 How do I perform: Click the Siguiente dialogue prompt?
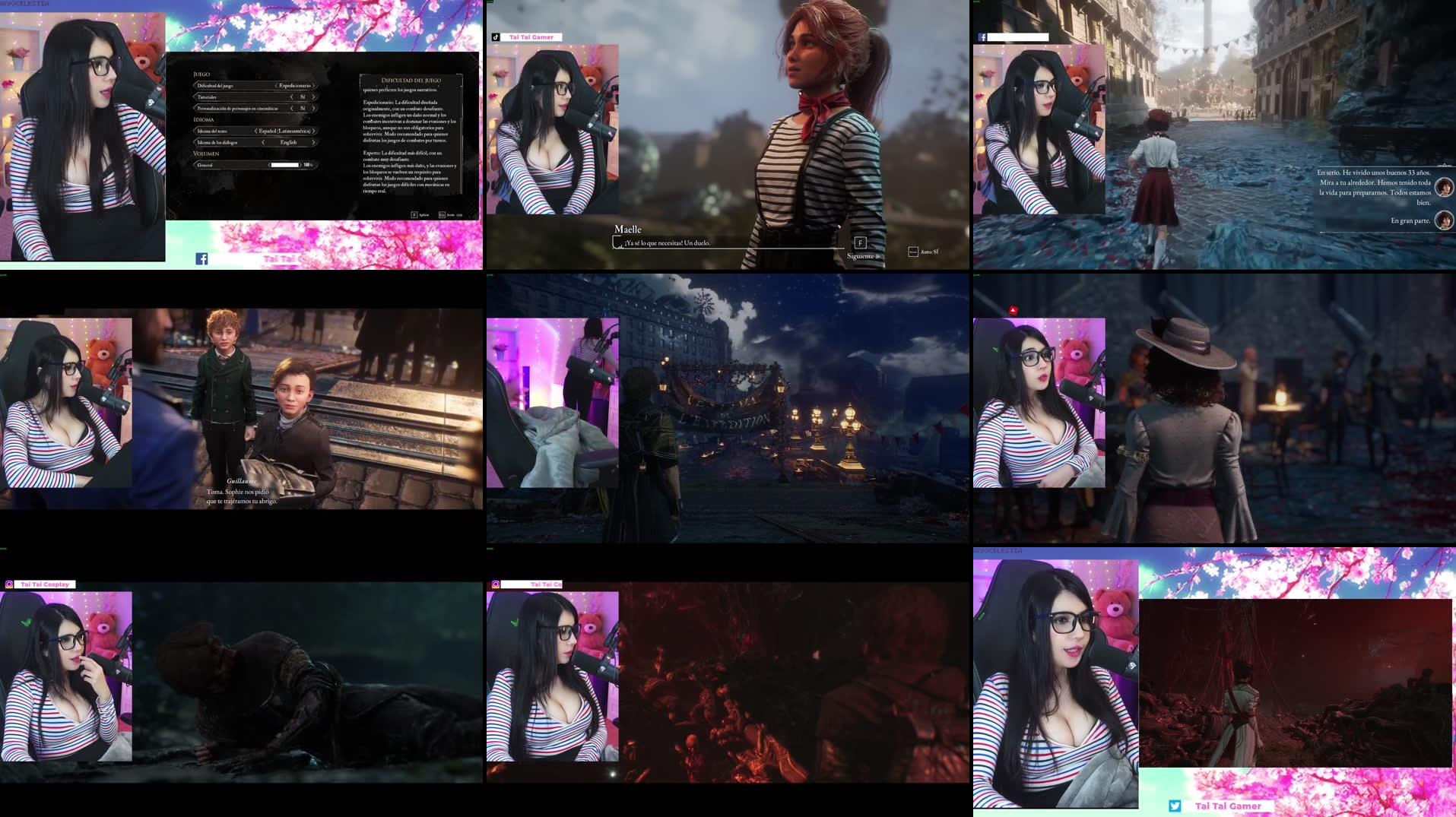(860, 256)
